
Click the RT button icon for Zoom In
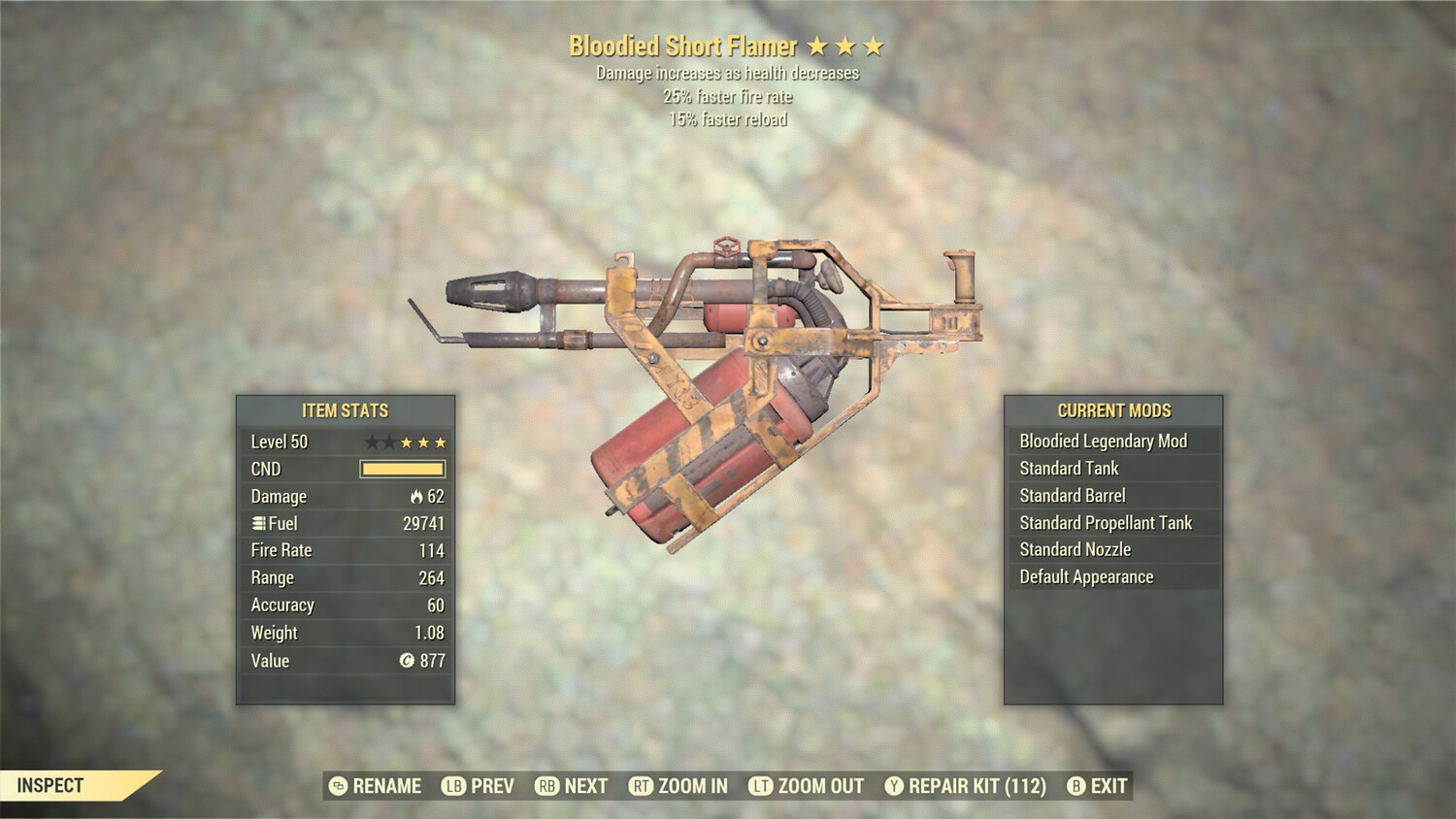(641, 786)
